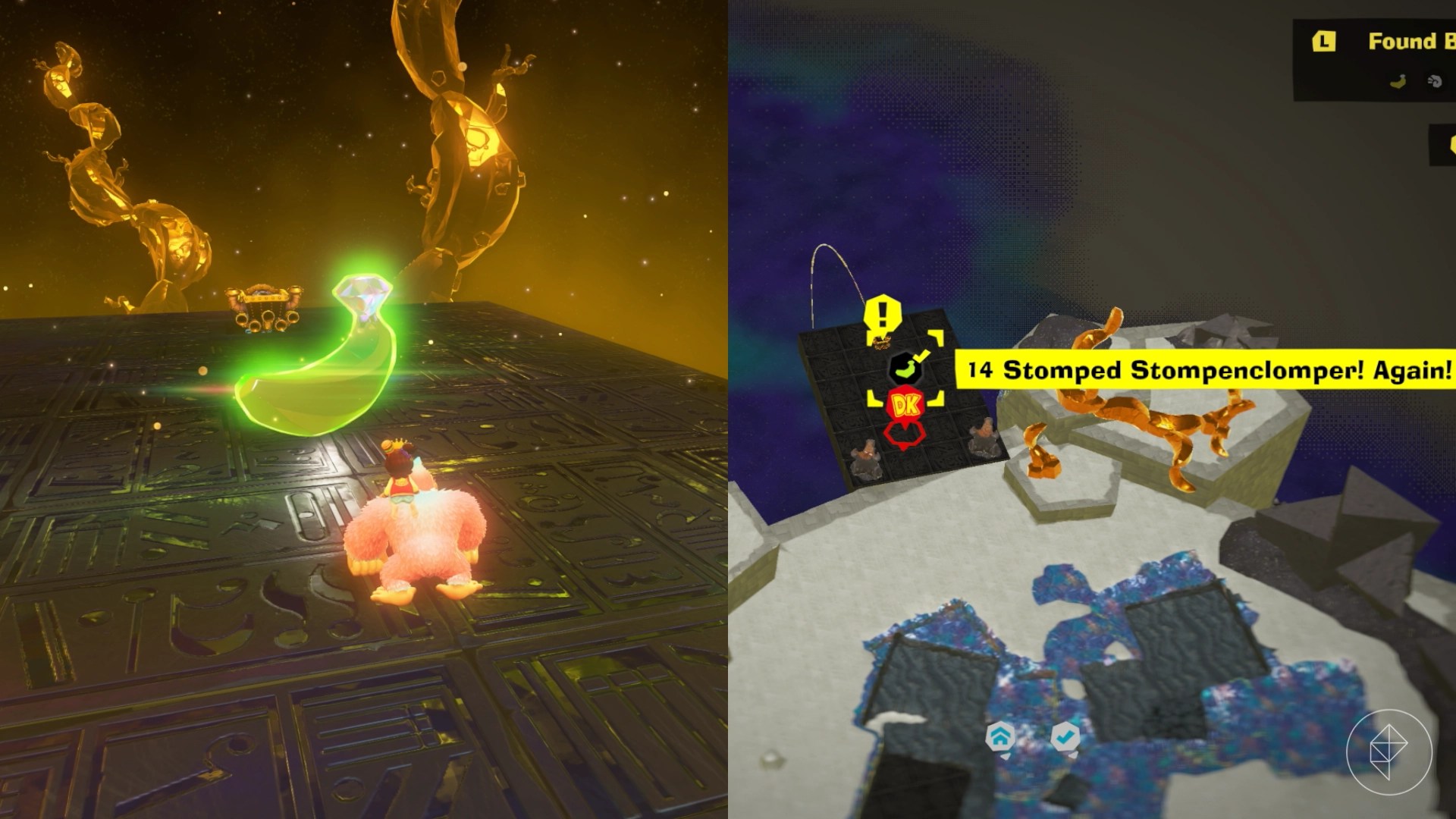Screen dimensions: 1456x819
Task: Select the blue checkmark map marker
Action: coord(1065,736)
